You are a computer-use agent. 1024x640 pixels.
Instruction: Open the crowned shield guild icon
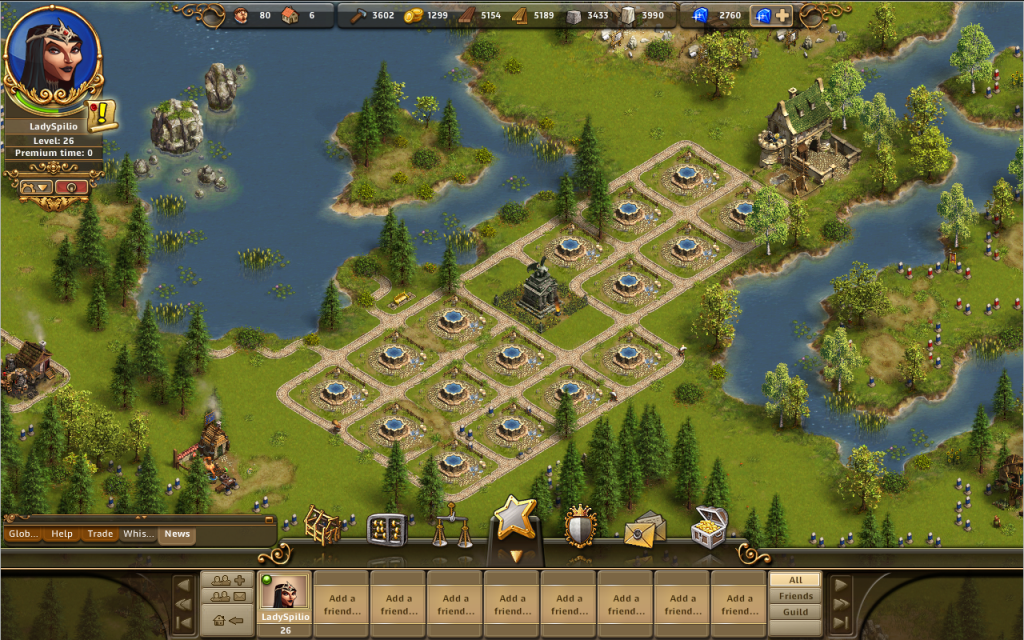(581, 526)
